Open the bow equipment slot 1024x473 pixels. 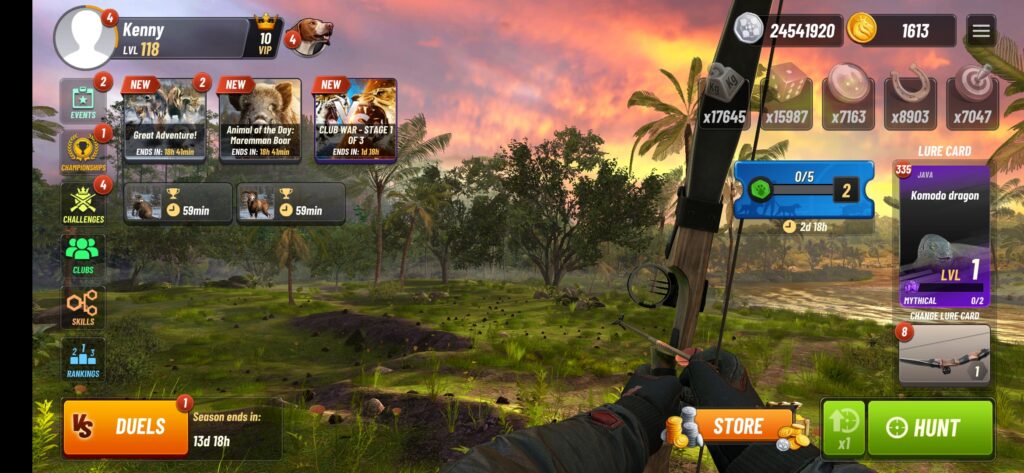(x=944, y=354)
